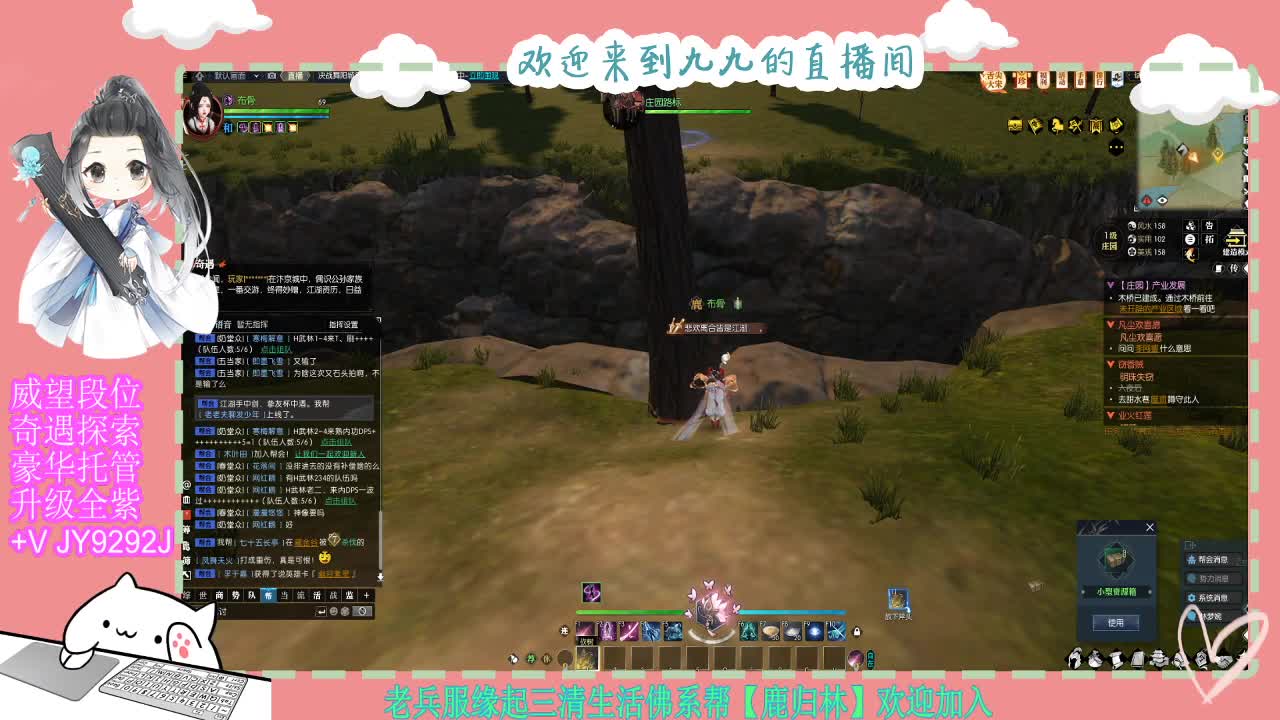
Task: Select the F1 skill on the hotbar
Action: point(586,632)
